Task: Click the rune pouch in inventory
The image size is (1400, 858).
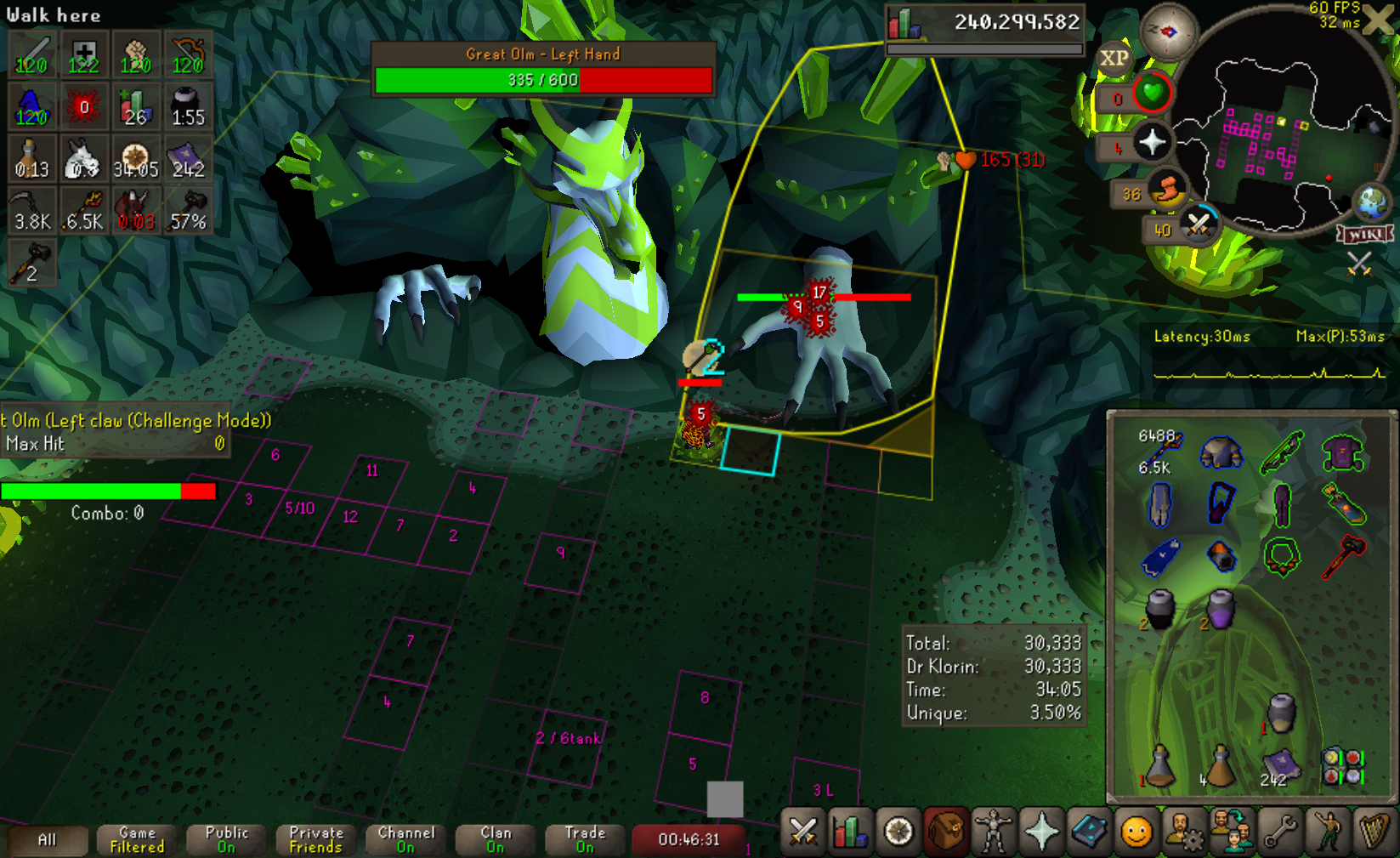Action: point(1342,766)
